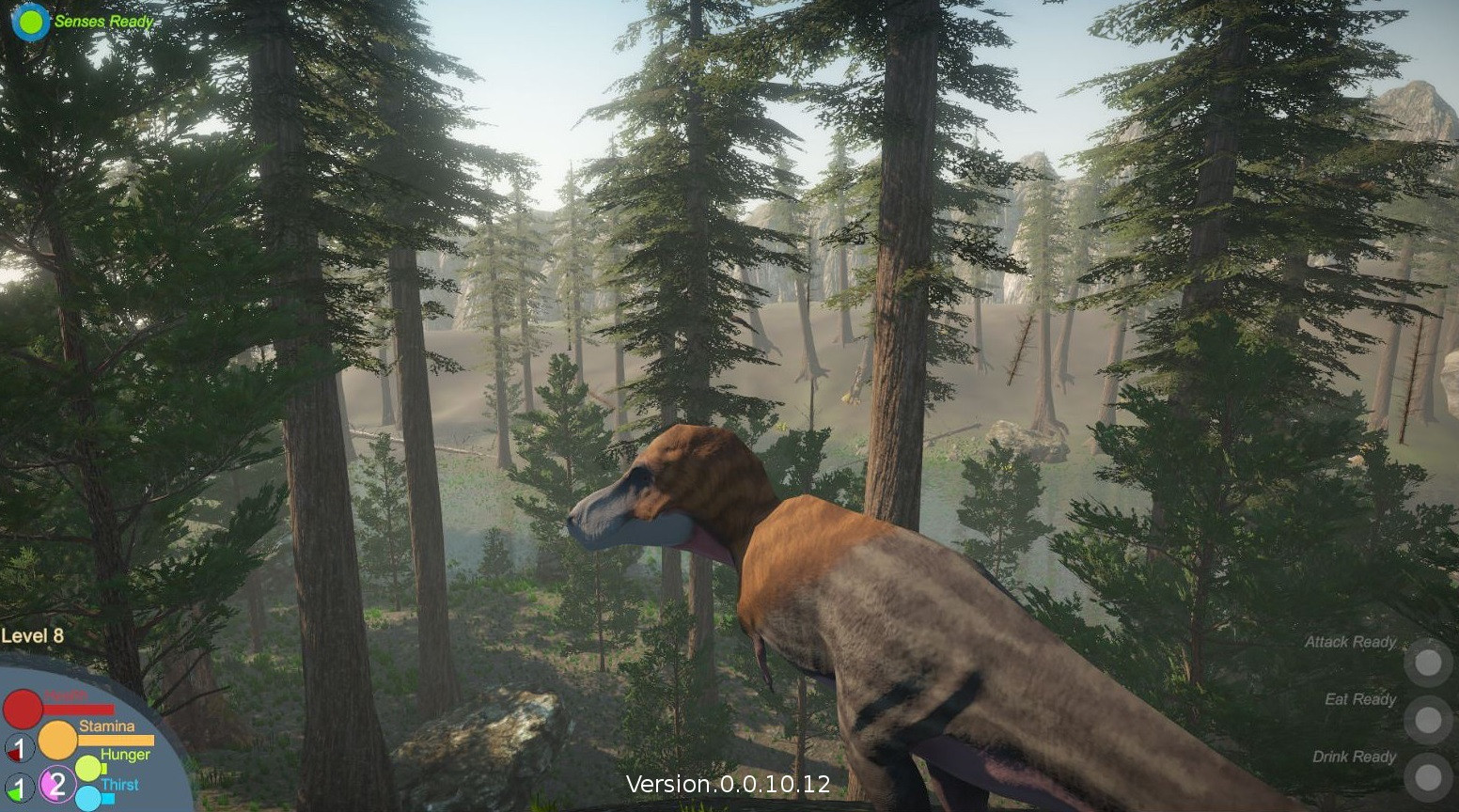1459x812 pixels.
Task: Click the orange Stamina circle icon
Action: (x=58, y=740)
